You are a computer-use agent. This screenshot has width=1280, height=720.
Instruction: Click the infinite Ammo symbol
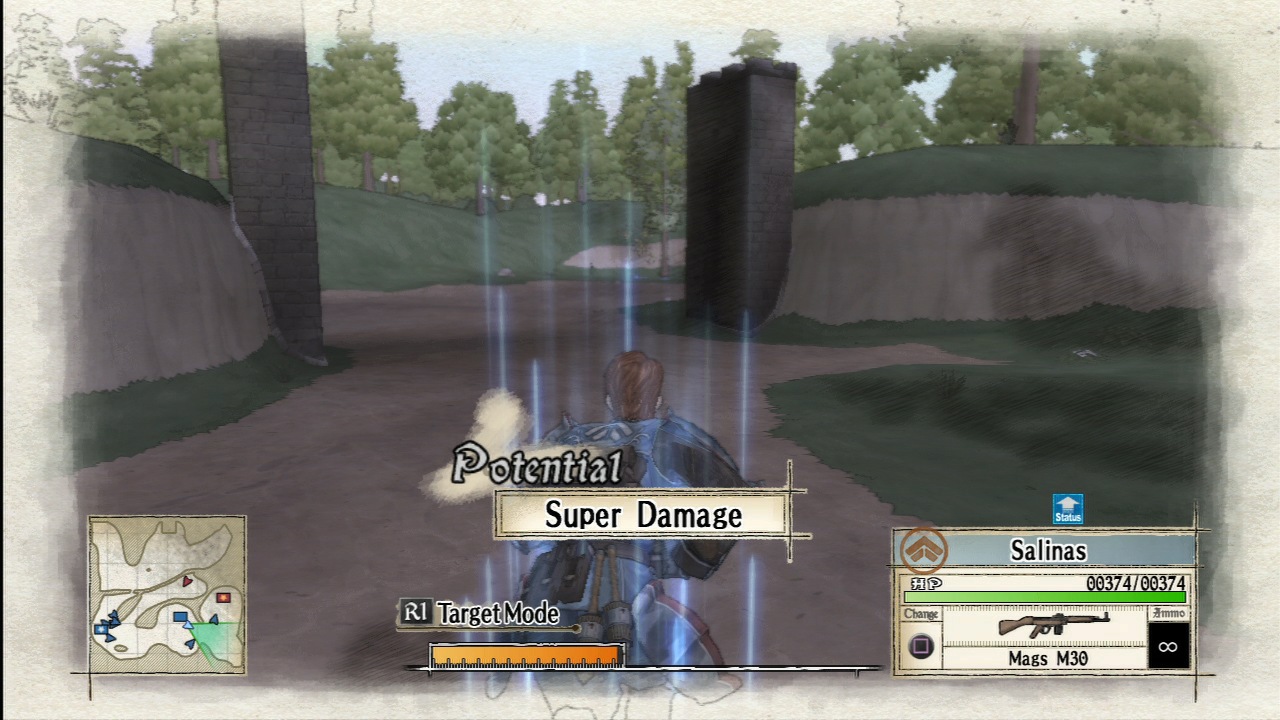(1166, 645)
